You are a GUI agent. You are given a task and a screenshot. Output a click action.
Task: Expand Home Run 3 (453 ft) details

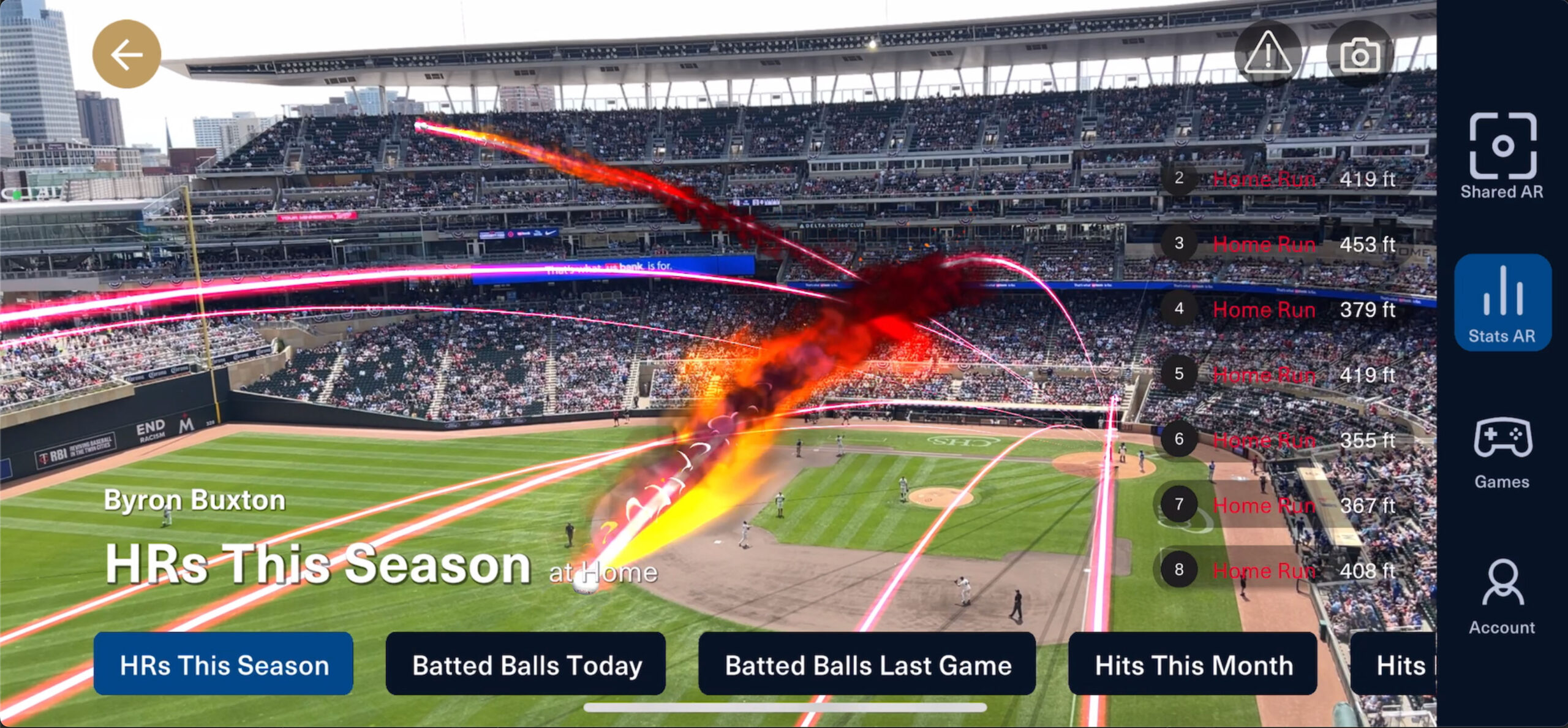pos(1264,244)
